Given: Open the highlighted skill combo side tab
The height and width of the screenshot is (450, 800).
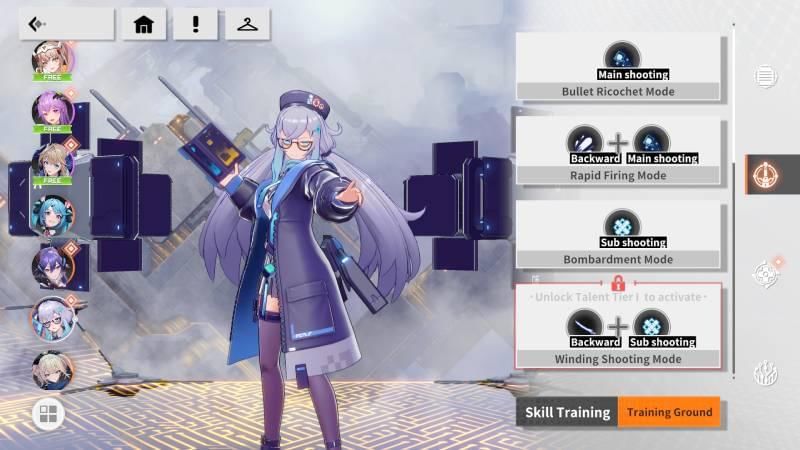Looking at the screenshot, I should click(766, 174).
